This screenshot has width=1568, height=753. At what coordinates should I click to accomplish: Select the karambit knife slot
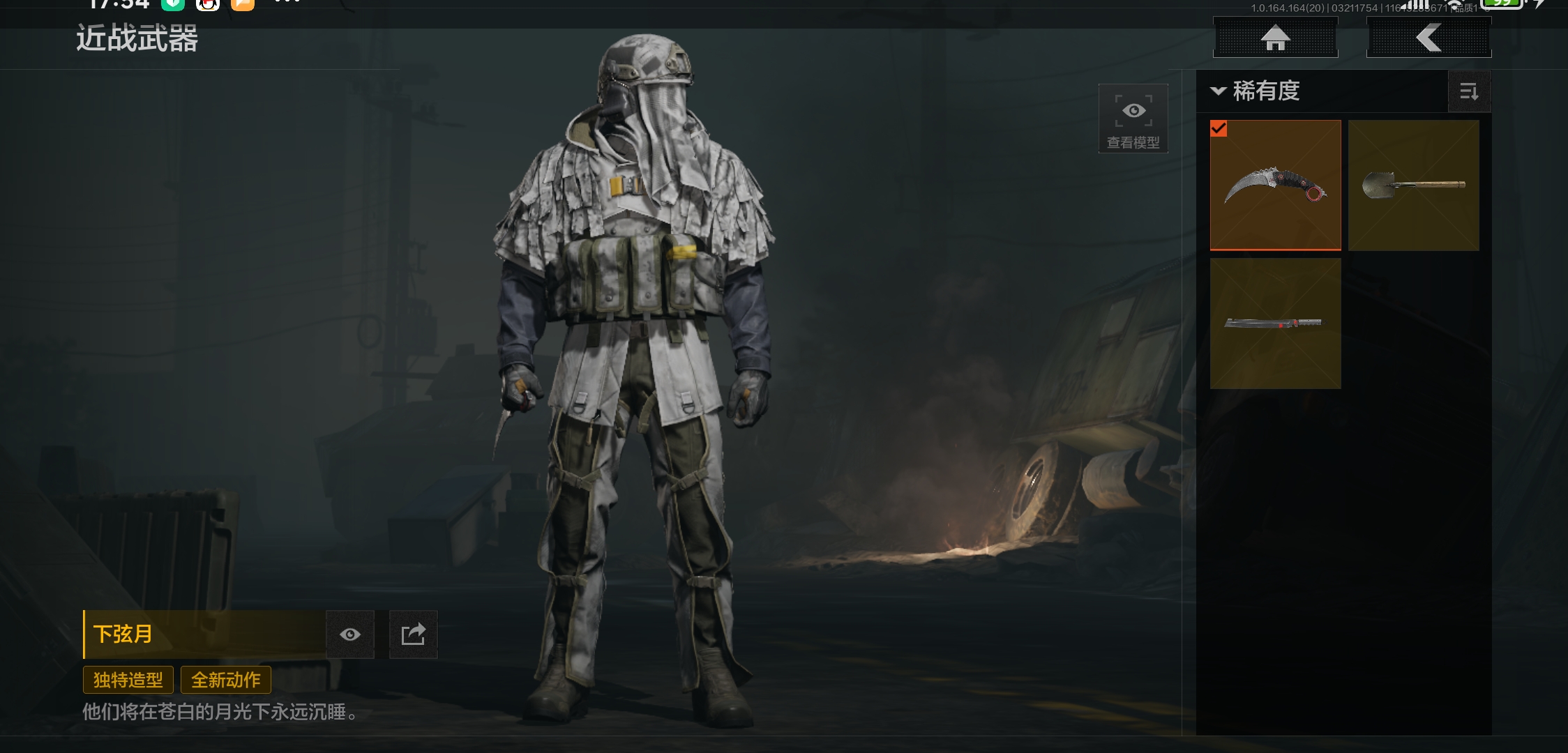[1275, 185]
